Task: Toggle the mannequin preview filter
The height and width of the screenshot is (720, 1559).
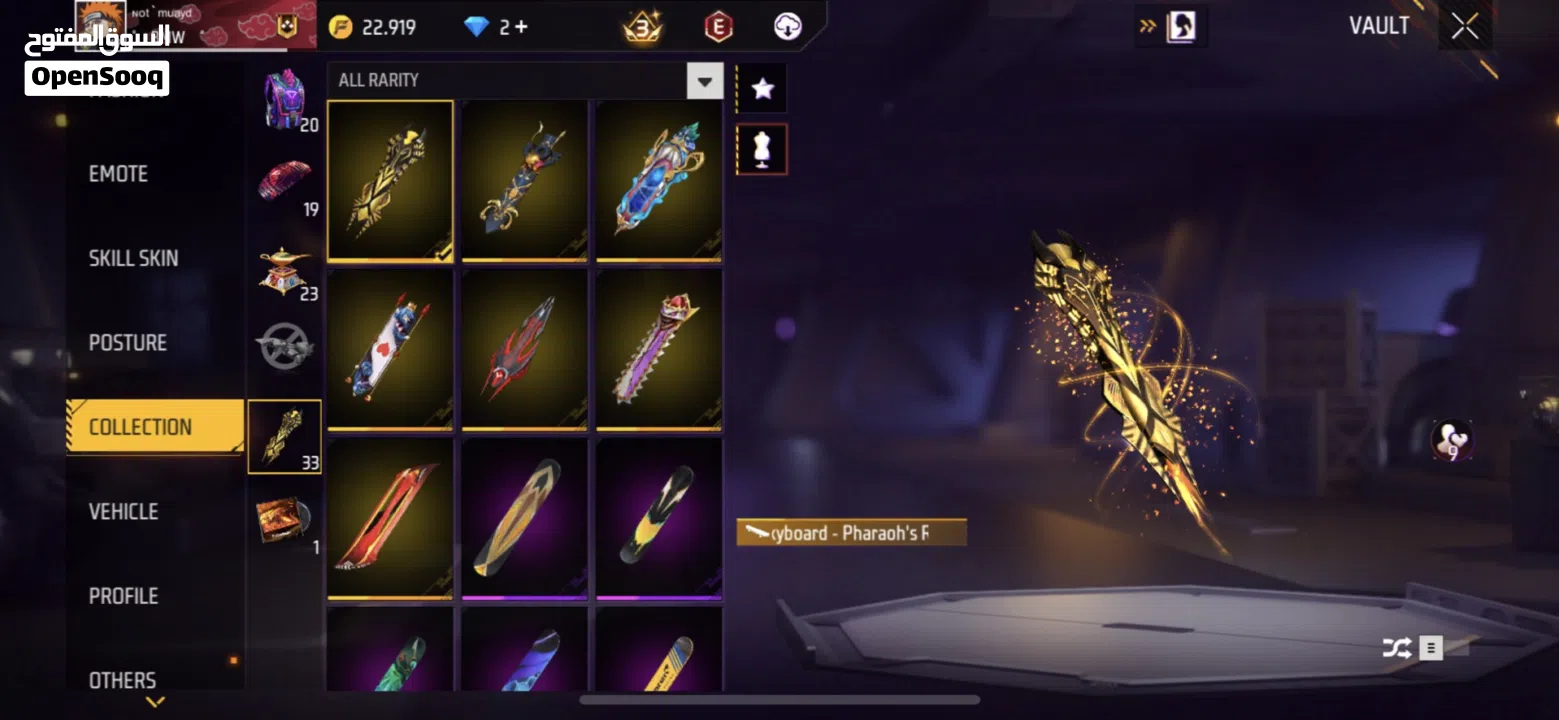Action: tap(761, 150)
